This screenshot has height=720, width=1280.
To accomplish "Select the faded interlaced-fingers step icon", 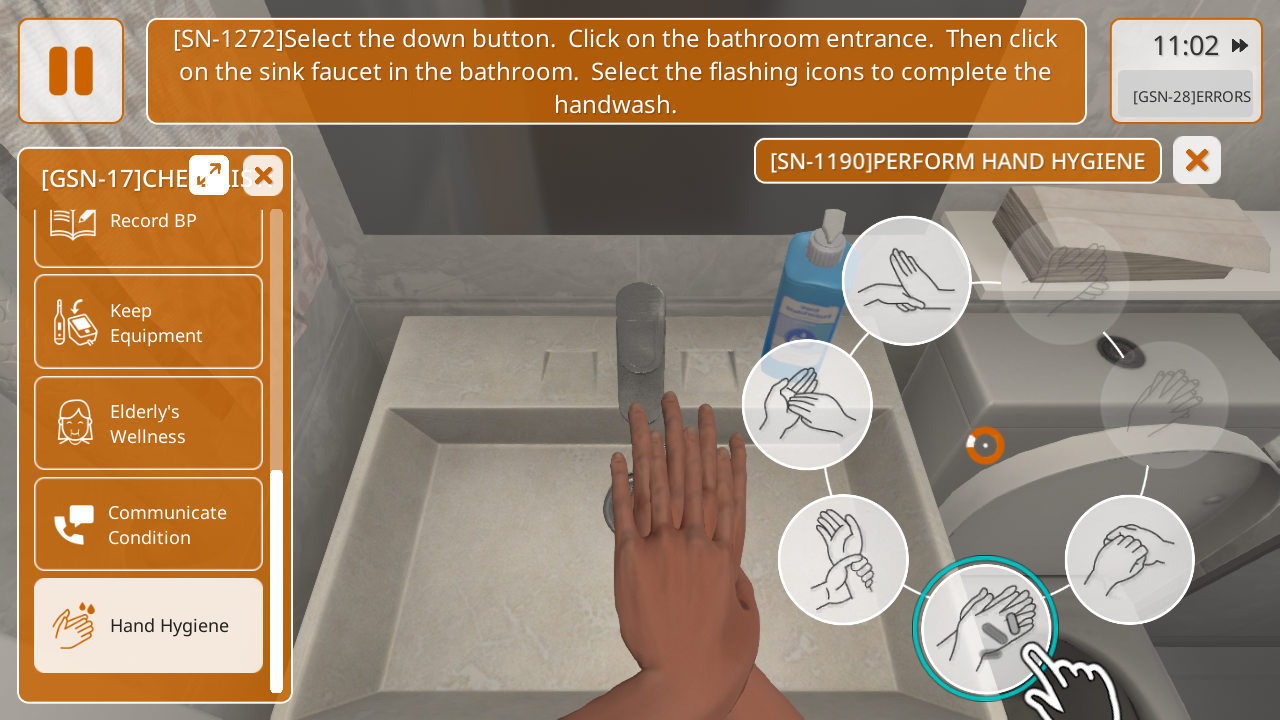I will 1164,404.
